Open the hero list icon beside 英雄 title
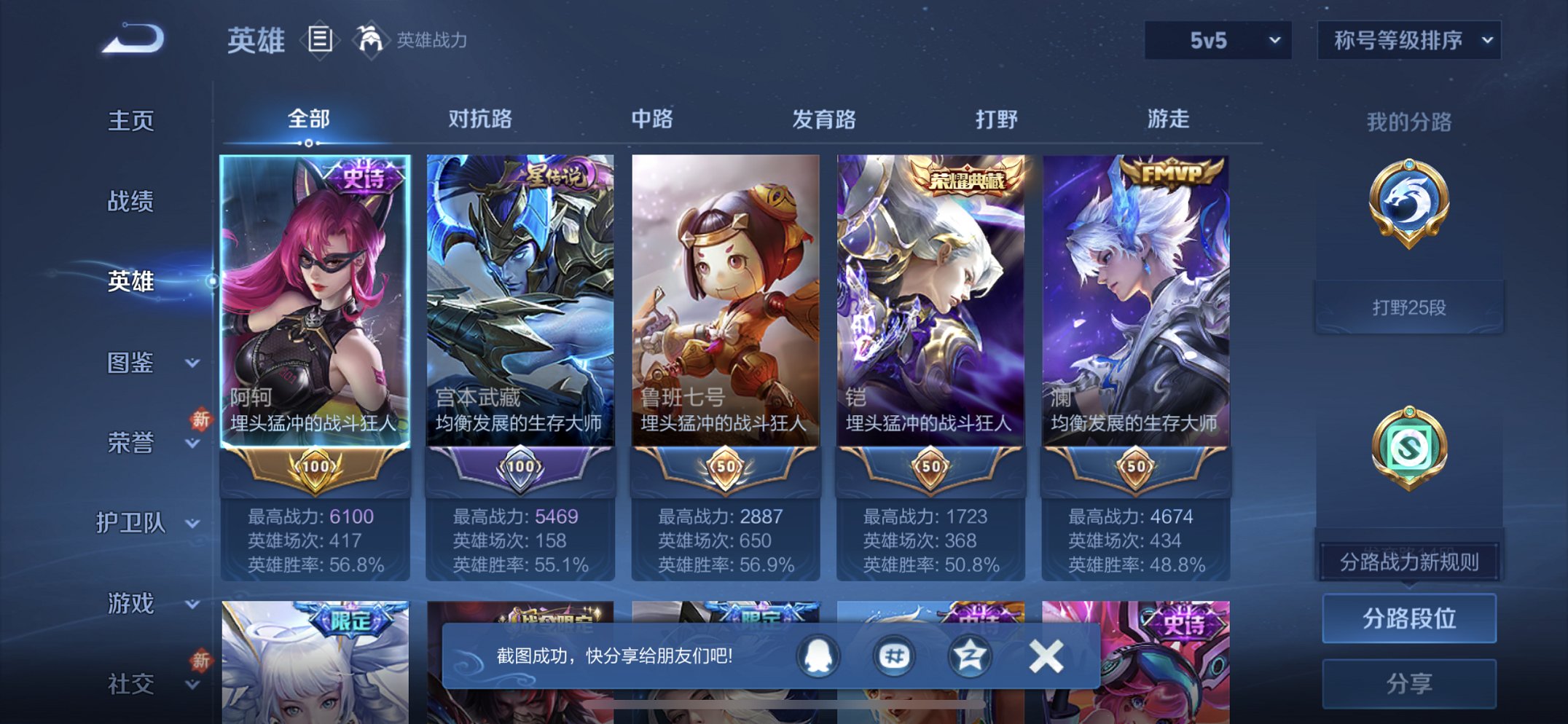The image size is (1568, 724). click(321, 42)
